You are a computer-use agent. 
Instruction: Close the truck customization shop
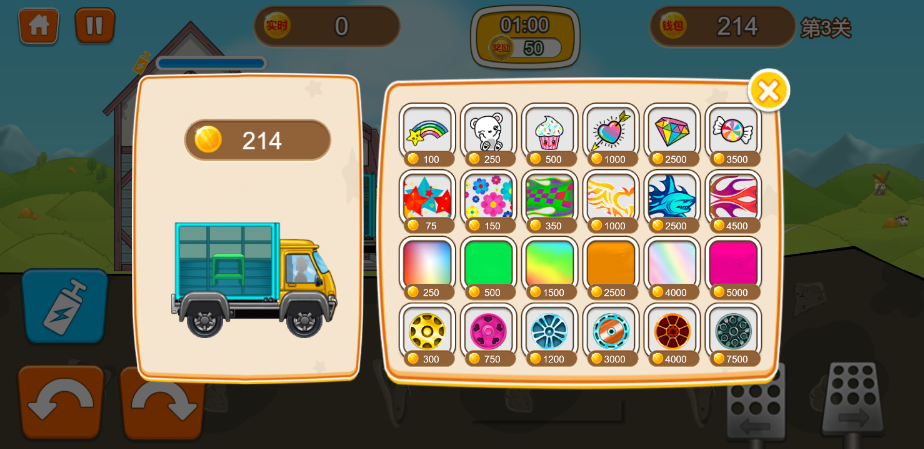tap(768, 91)
